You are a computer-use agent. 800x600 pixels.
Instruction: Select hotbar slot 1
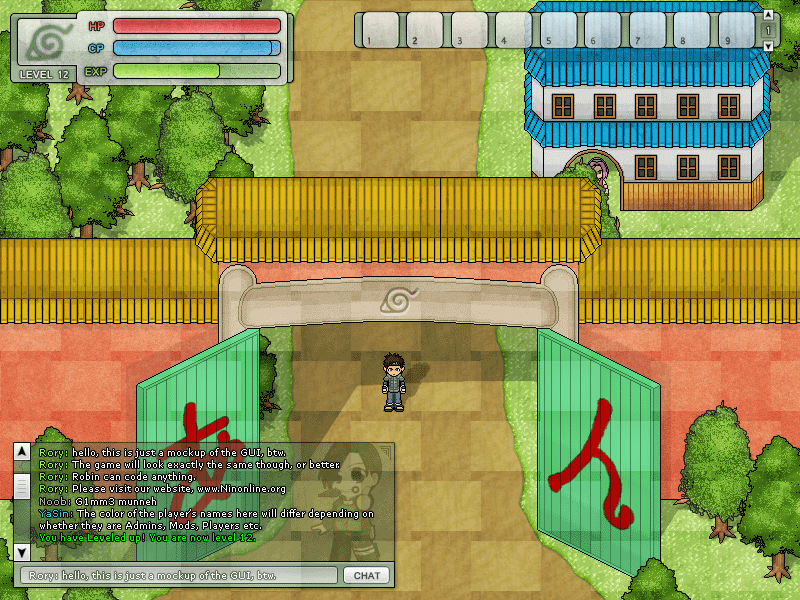tap(377, 30)
